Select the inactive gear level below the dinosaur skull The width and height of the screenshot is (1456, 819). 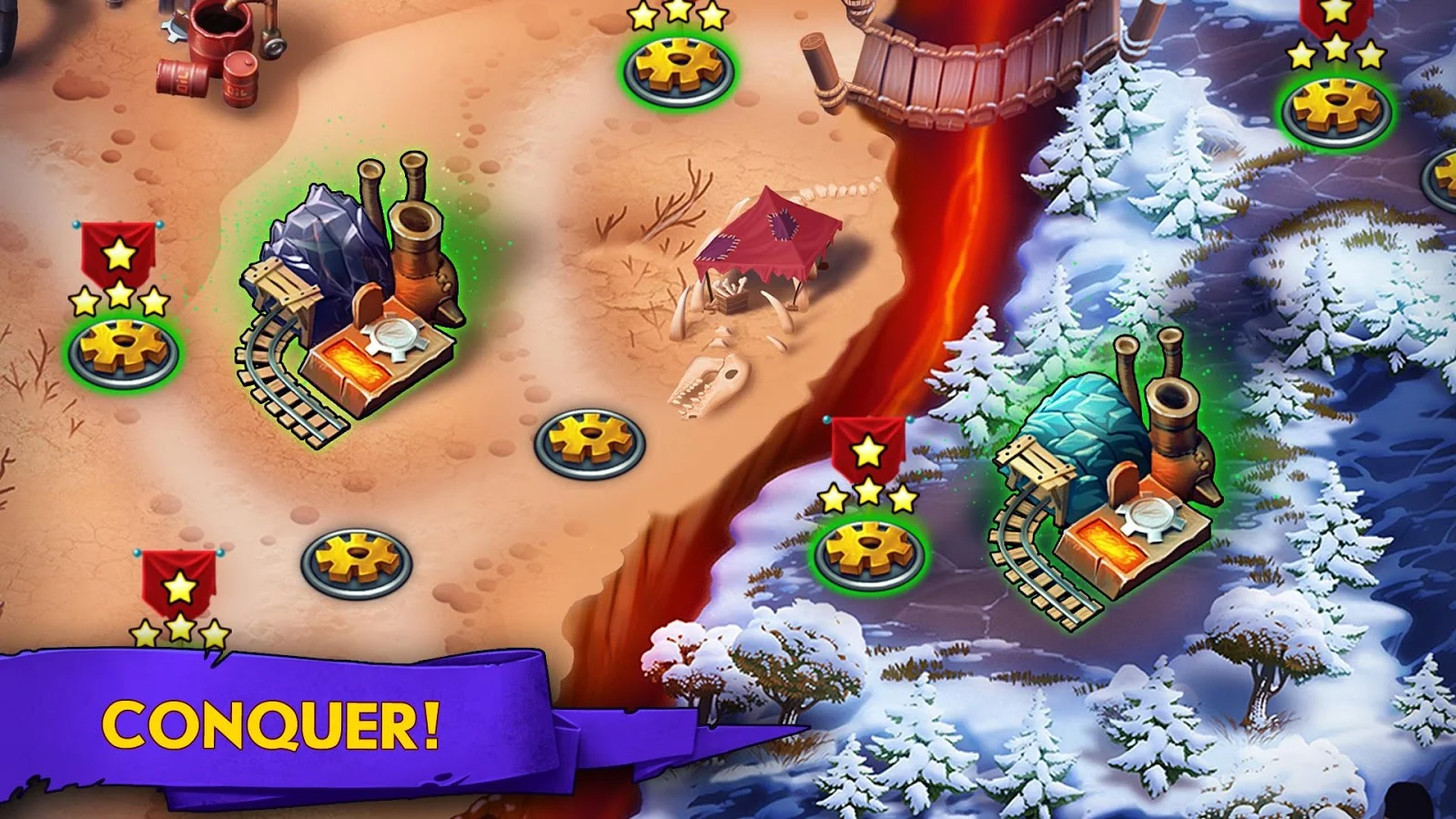(588, 443)
